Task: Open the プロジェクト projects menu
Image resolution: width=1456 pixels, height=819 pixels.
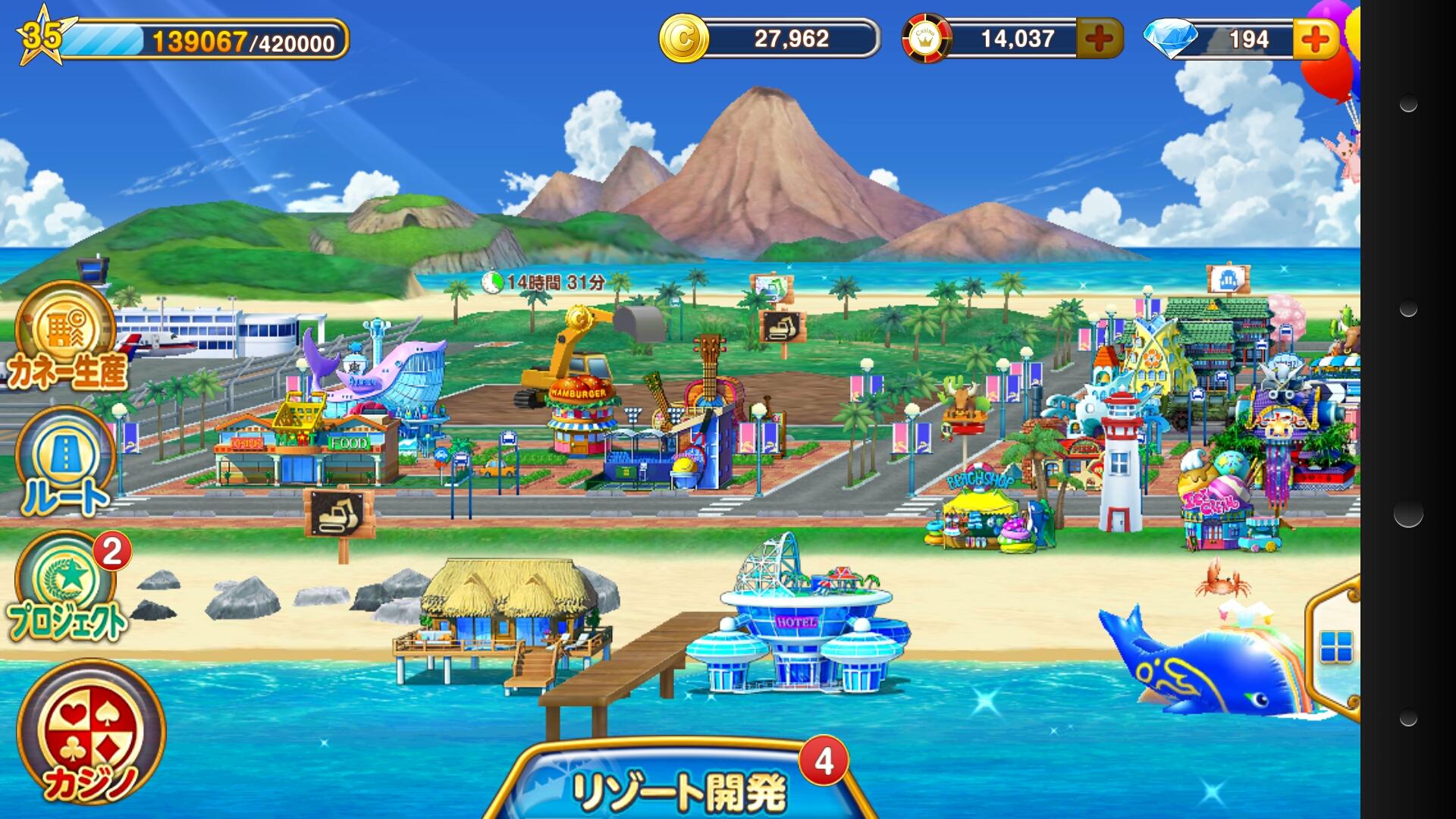Action: (x=67, y=588)
